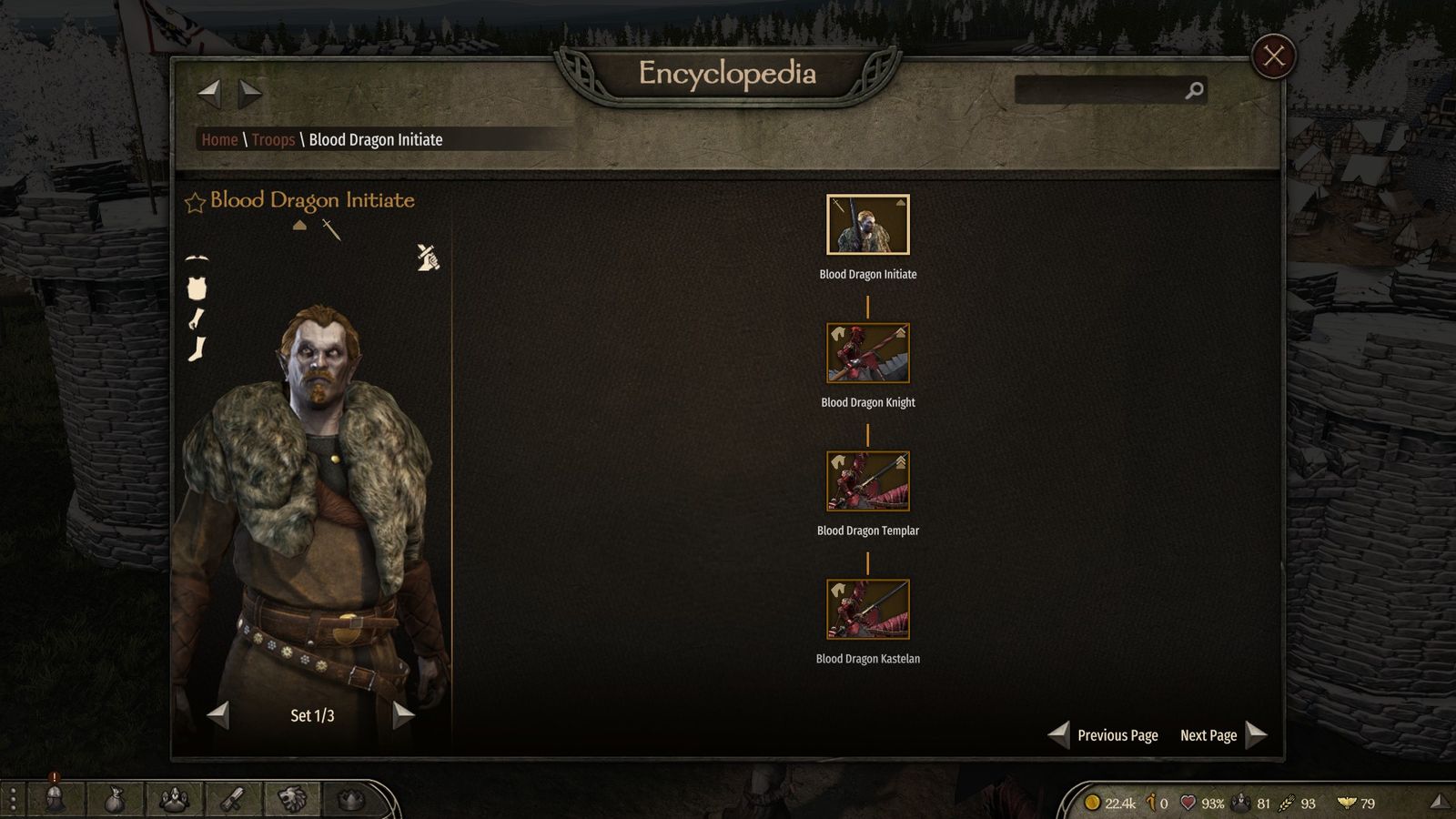Open the Blood Dragon Templar troop entry

(x=867, y=481)
